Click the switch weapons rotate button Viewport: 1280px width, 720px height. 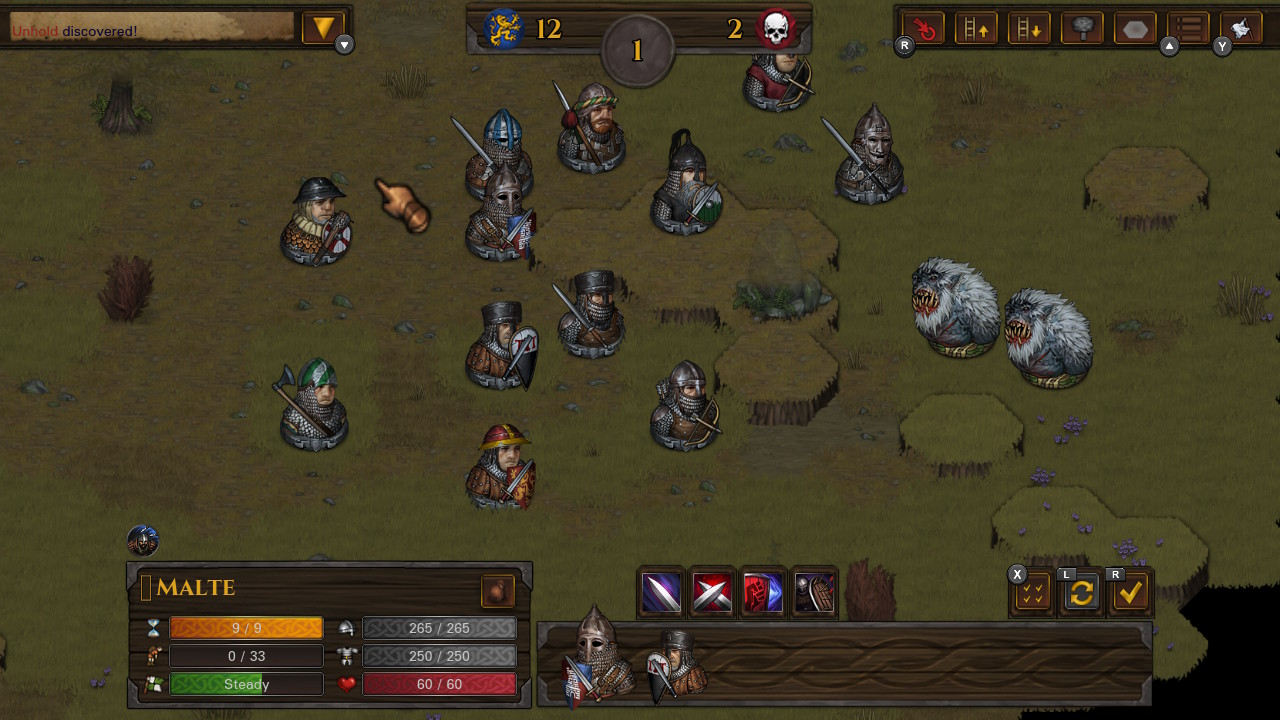tap(1082, 593)
